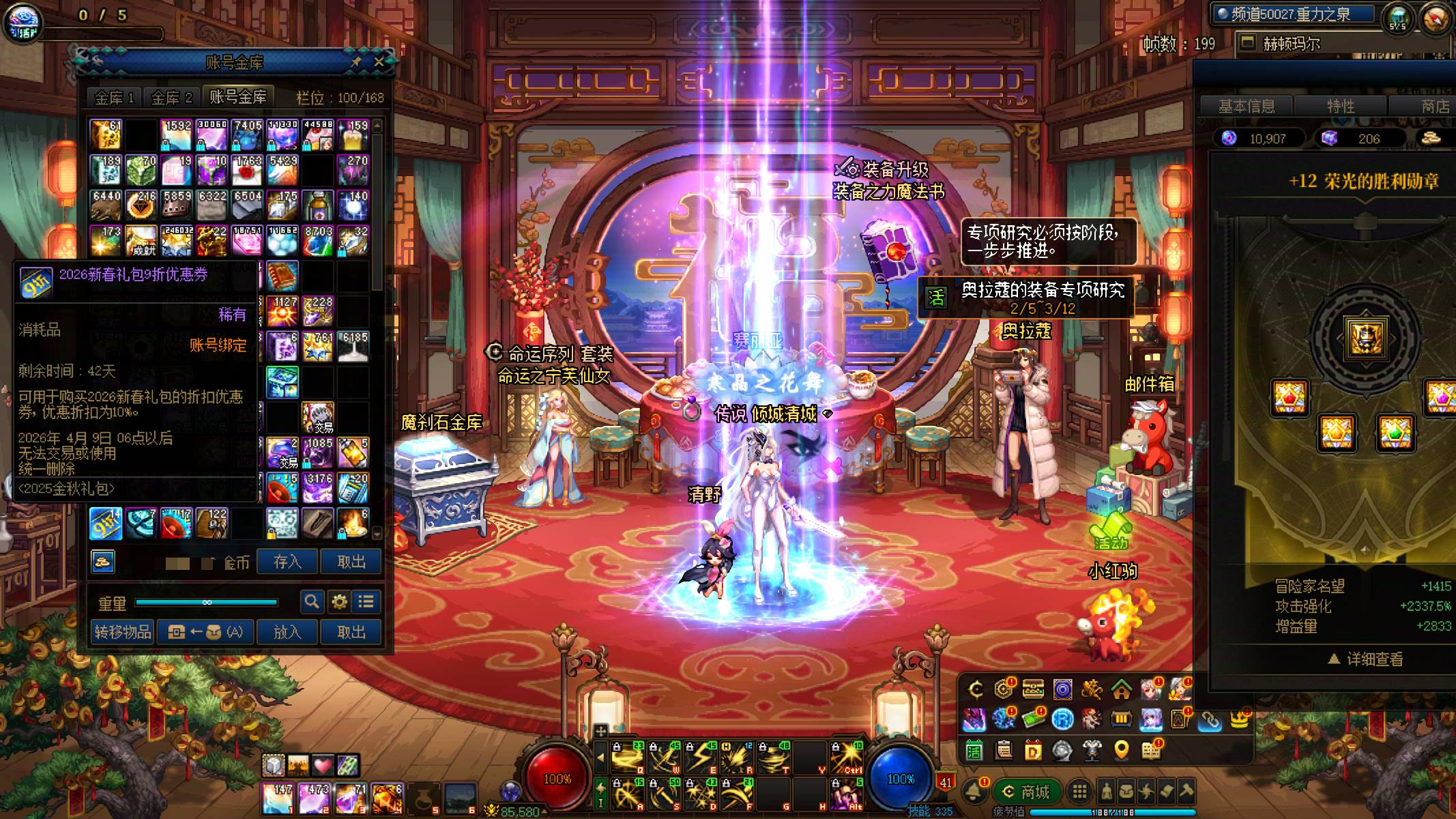Open vault gear settings button
The width and height of the screenshot is (1456, 819).
click(x=339, y=602)
